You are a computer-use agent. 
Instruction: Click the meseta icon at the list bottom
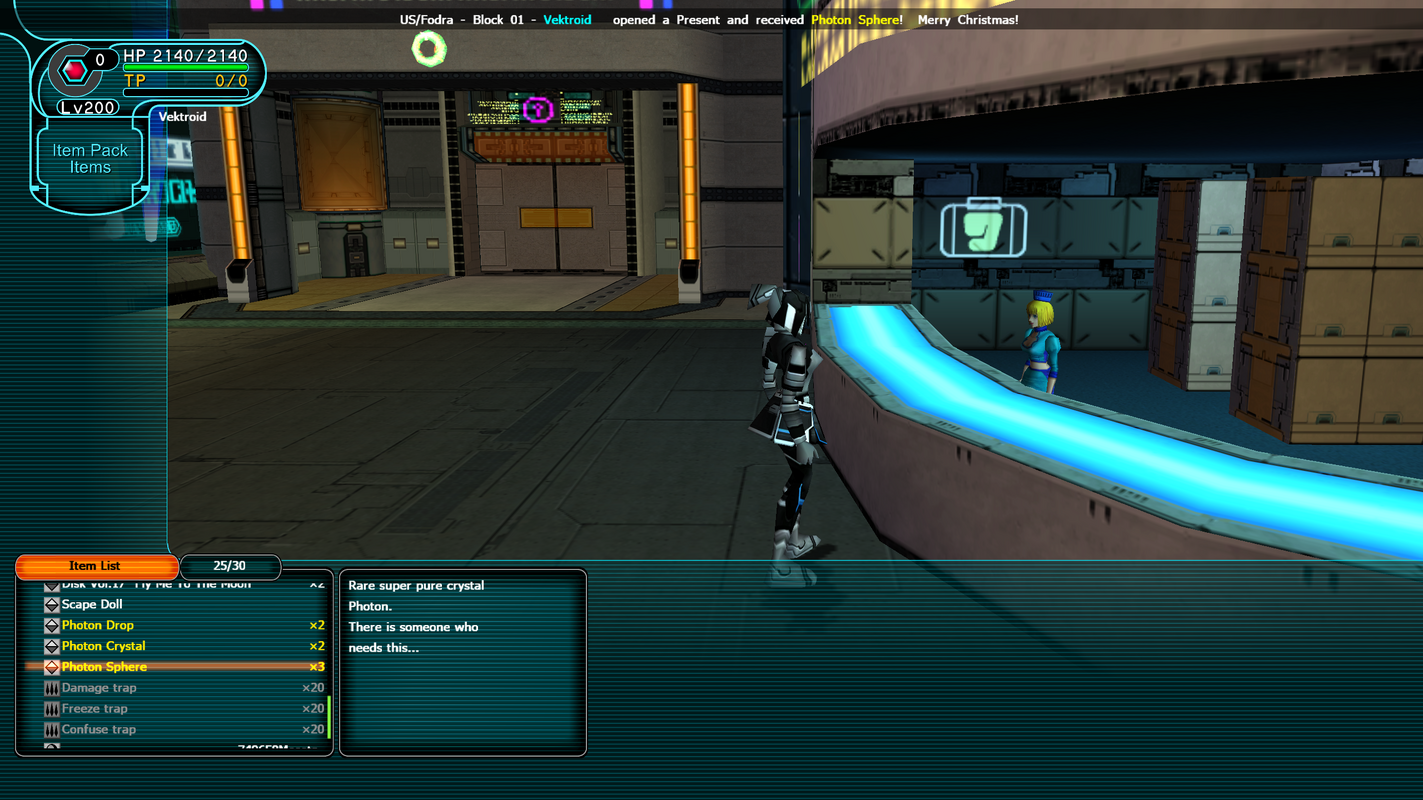click(x=51, y=748)
